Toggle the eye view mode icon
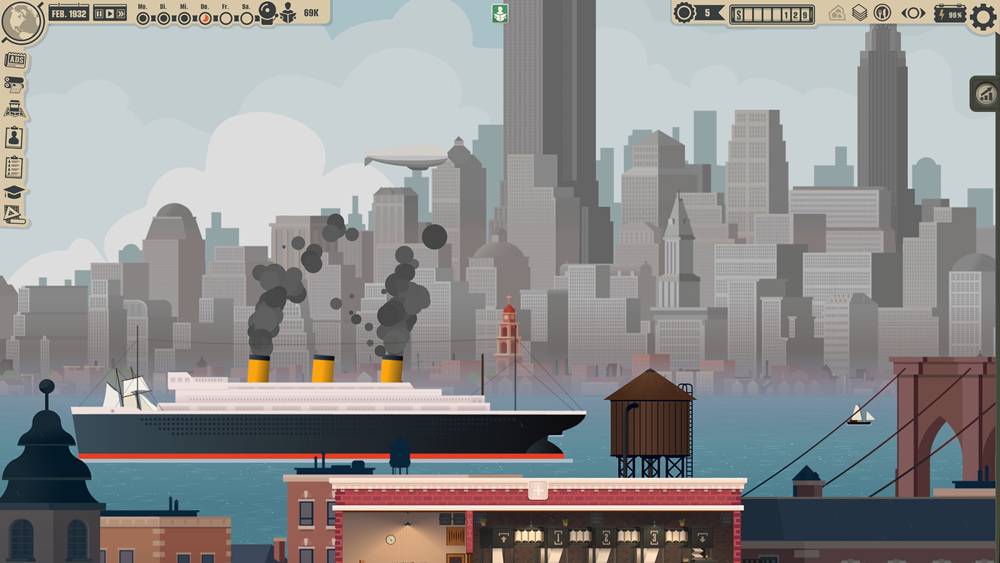Viewport: 1000px width, 563px height. pyautogui.click(x=913, y=13)
